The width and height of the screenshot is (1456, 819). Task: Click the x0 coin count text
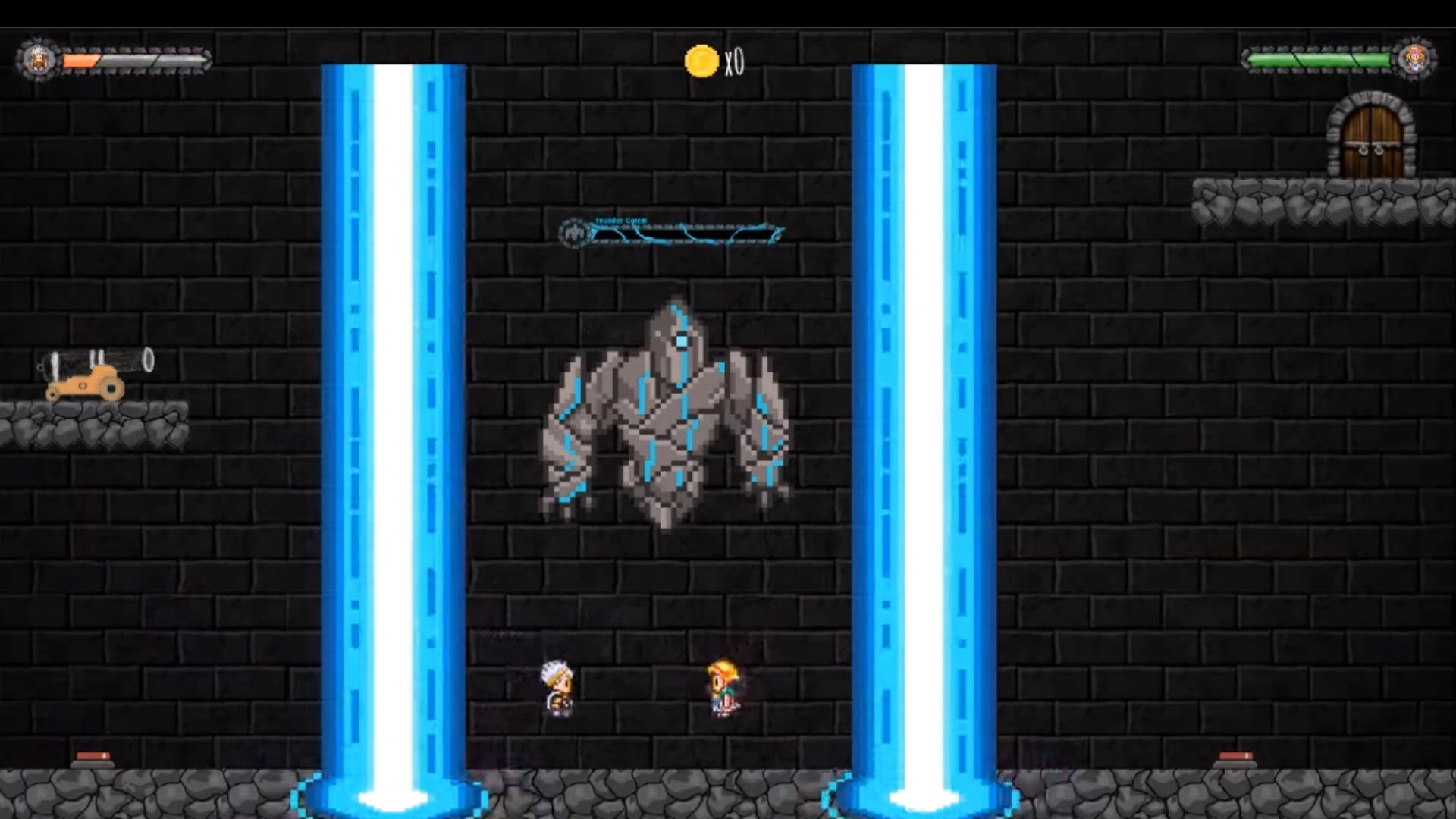(735, 61)
